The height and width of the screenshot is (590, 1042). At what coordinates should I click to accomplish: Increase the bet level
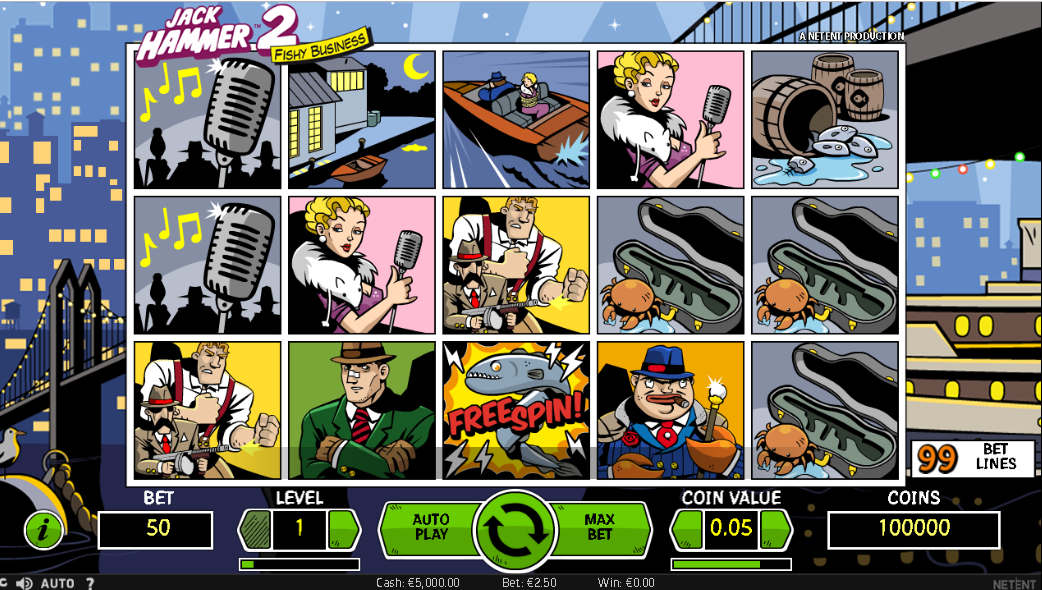pos(343,529)
